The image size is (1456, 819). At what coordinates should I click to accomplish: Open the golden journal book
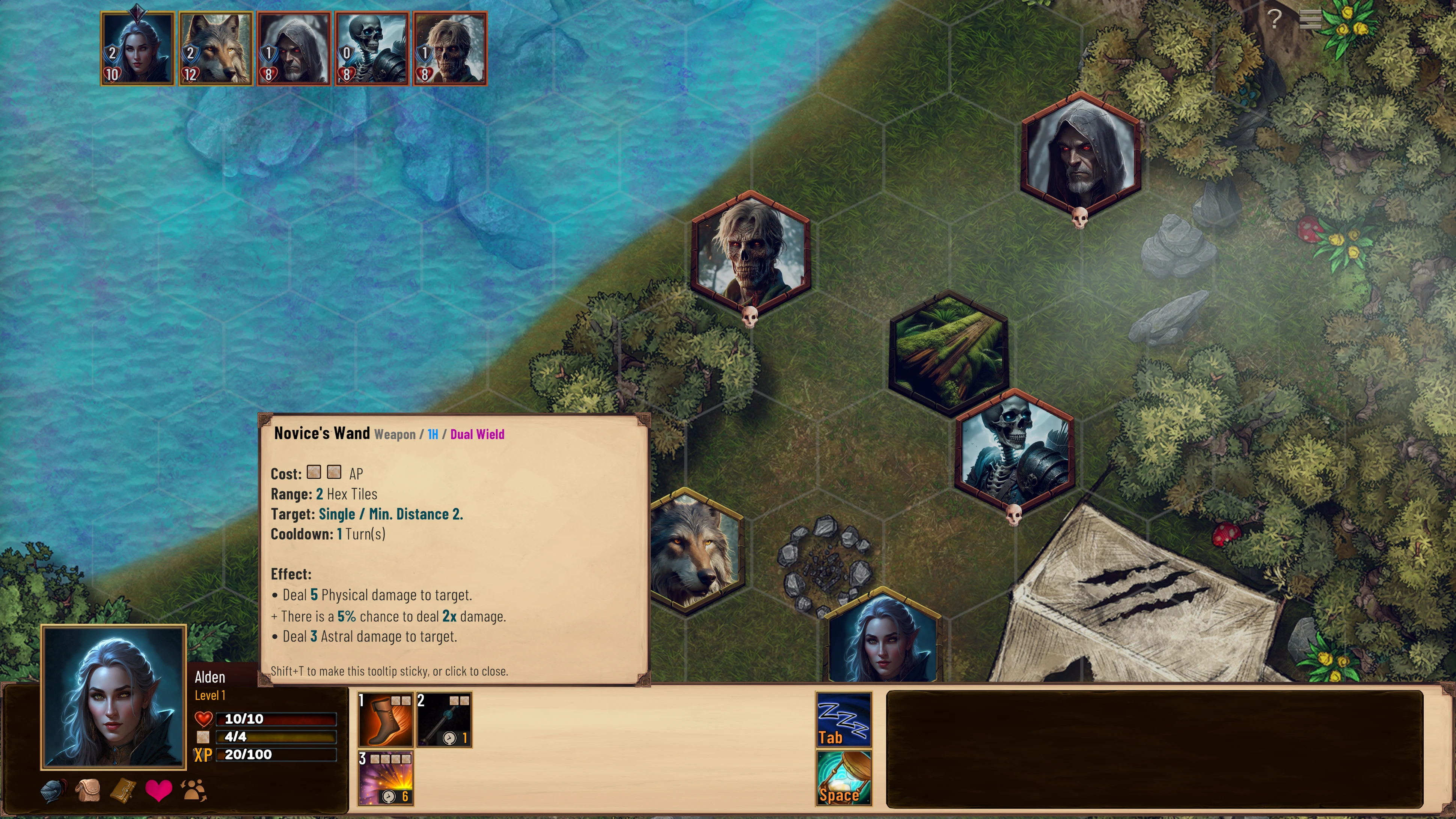point(123,790)
